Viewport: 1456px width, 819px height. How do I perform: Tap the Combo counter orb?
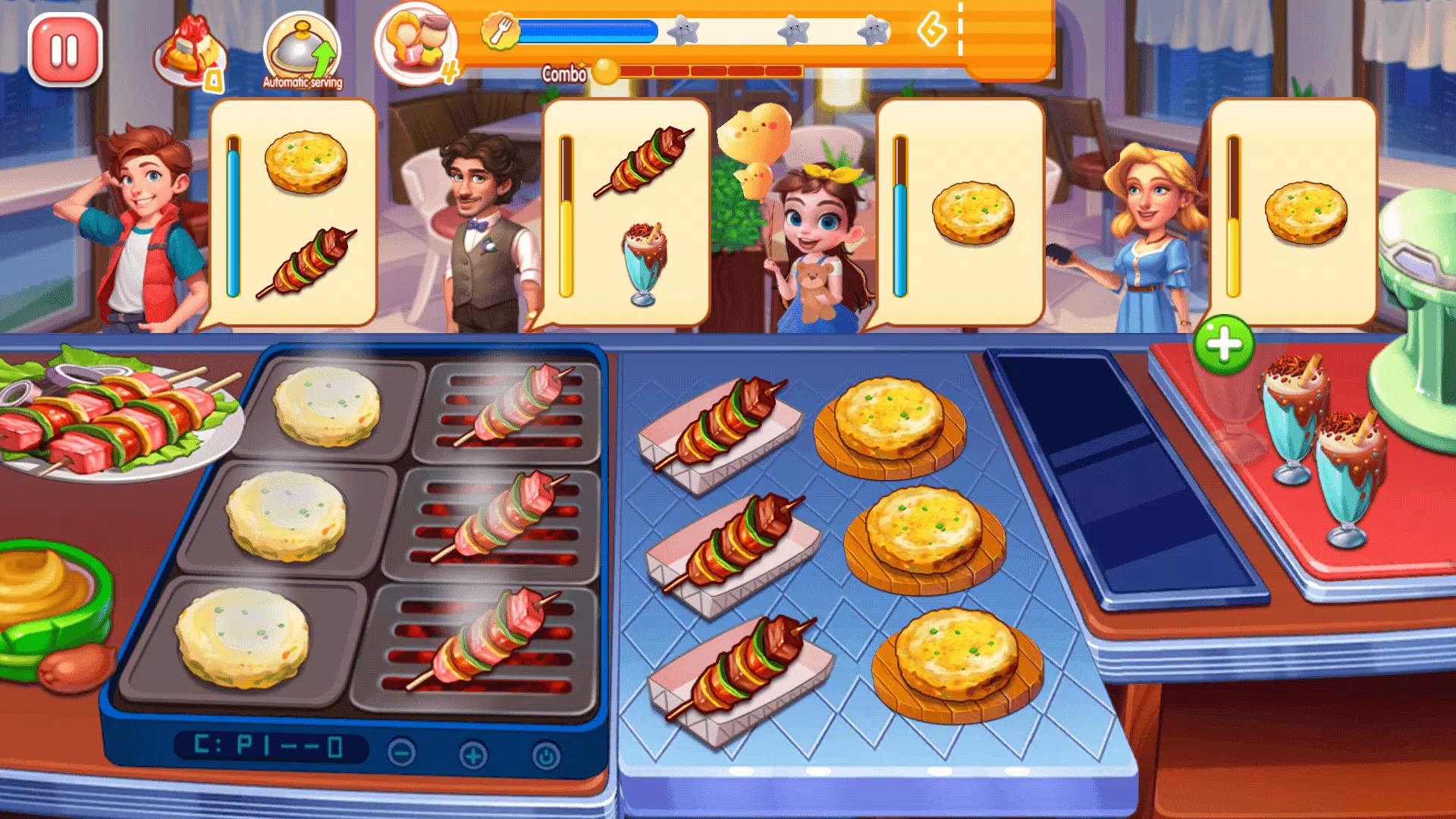point(604,71)
